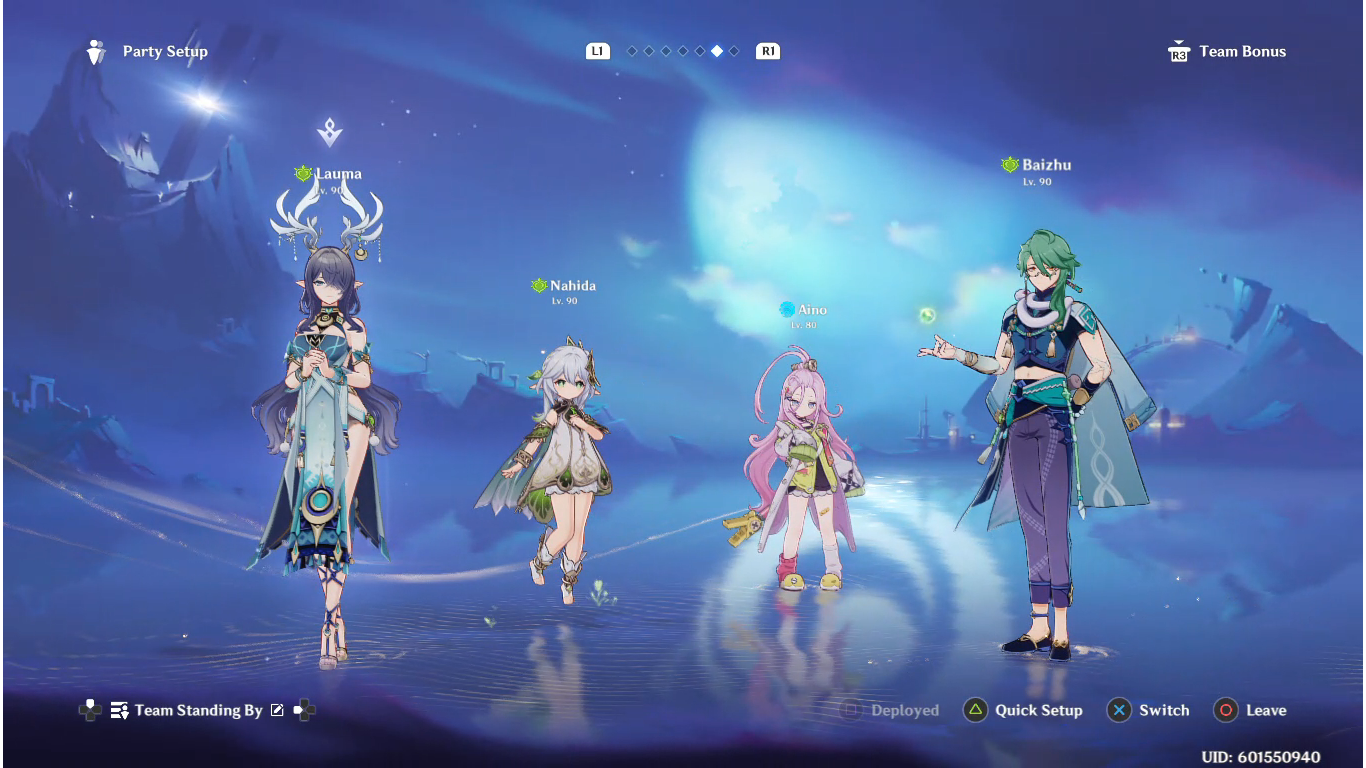Open Quick Setup for the team
The height and width of the screenshot is (768, 1366).
coord(1023,710)
